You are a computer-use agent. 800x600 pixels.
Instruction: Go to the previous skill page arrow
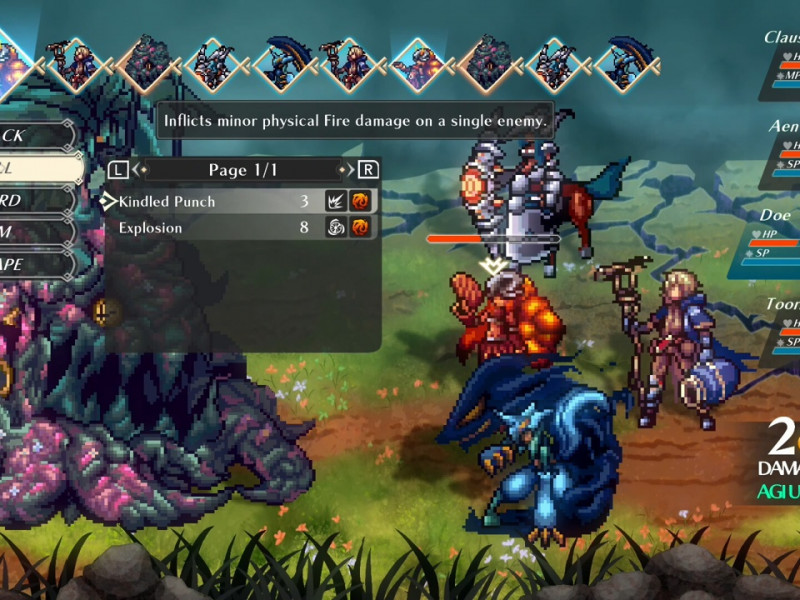[x=119, y=170]
